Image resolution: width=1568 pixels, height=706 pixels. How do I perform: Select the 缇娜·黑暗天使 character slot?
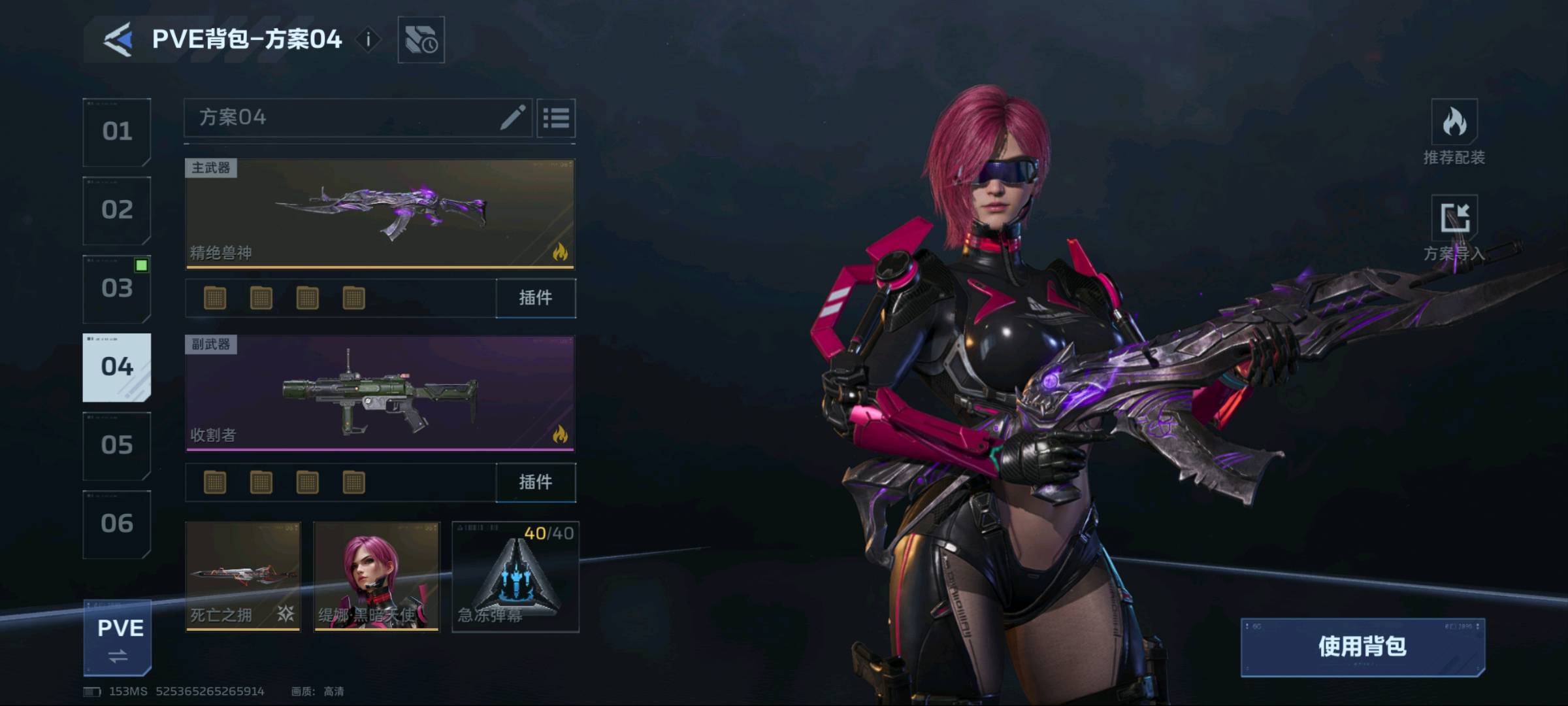click(377, 577)
